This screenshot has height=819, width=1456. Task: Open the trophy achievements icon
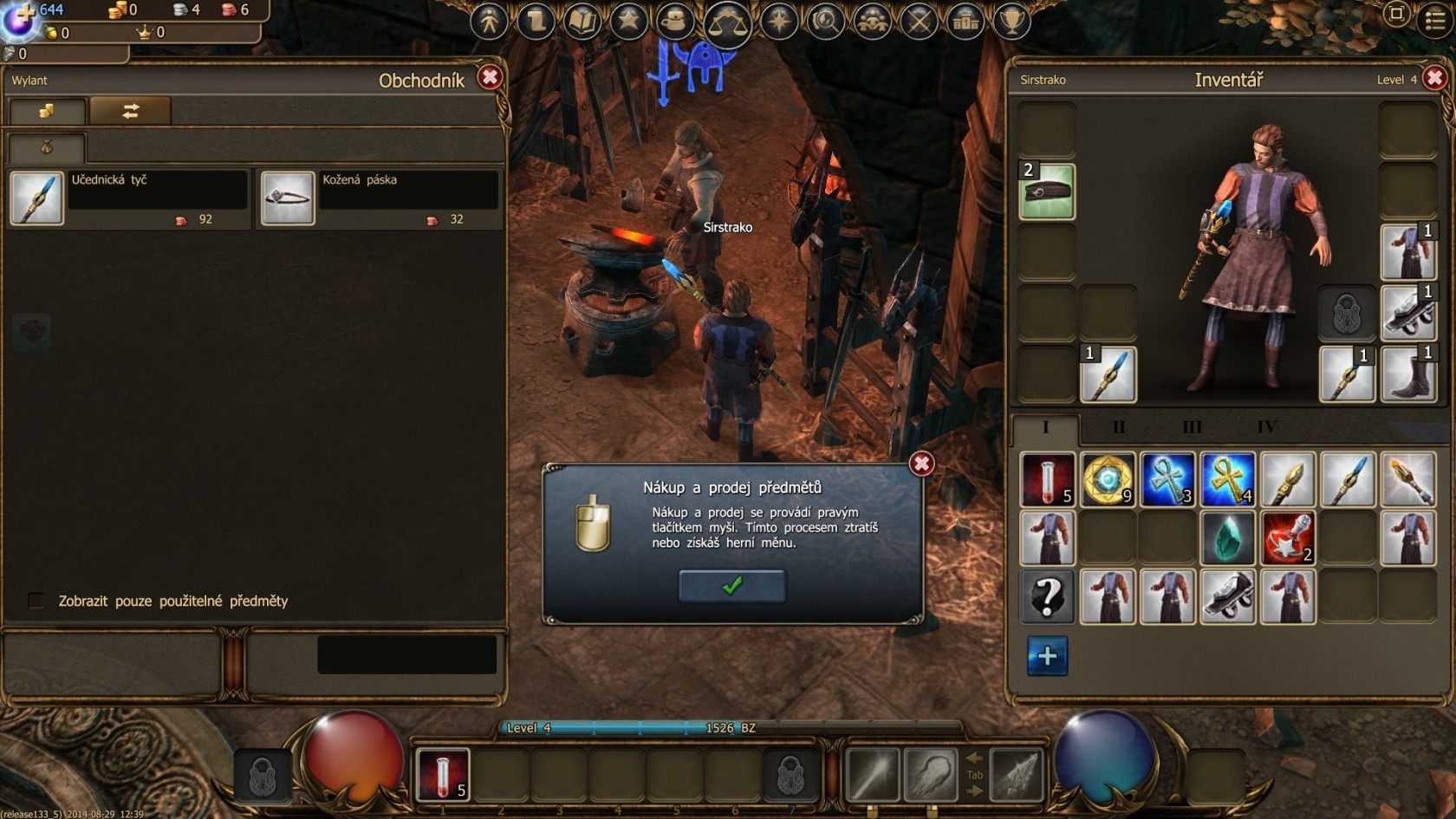pos(1011,21)
